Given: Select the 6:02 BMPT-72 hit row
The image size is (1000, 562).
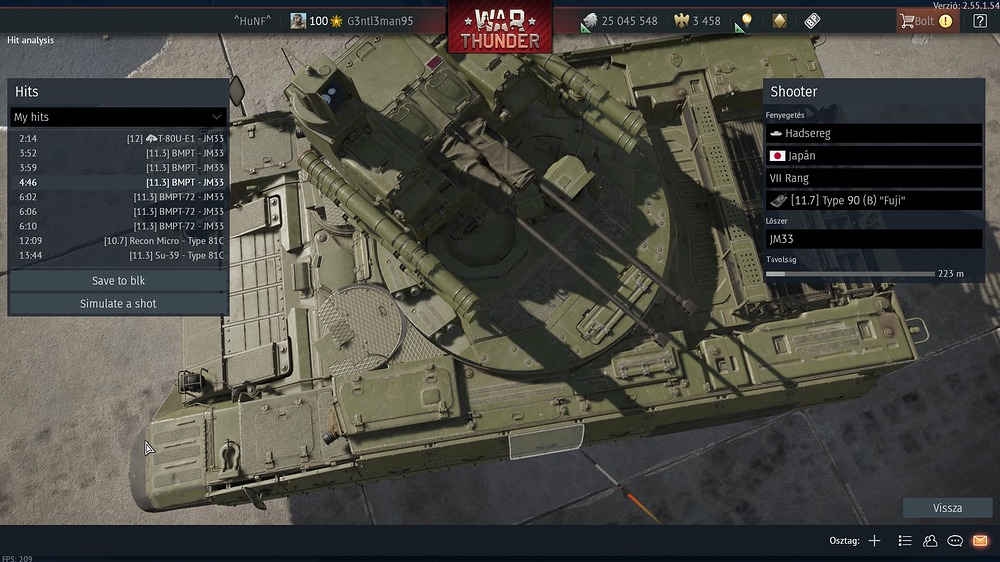Looking at the screenshot, I should (120, 197).
